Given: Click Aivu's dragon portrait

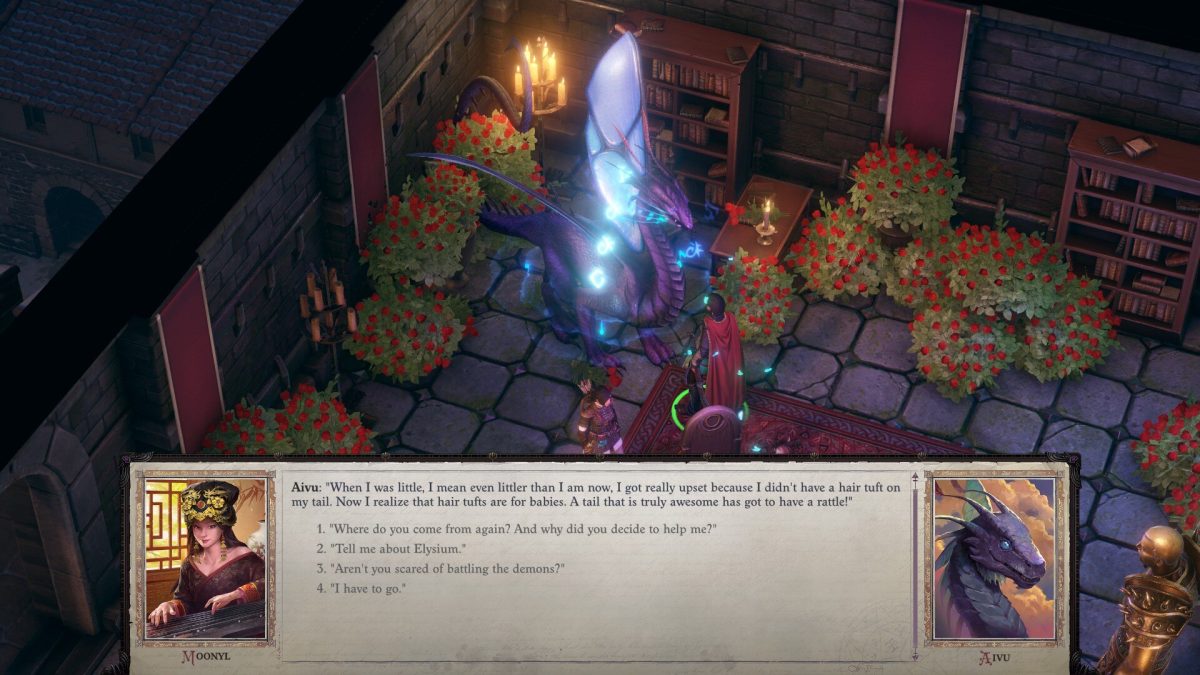Looking at the screenshot, I should point(991,557).
